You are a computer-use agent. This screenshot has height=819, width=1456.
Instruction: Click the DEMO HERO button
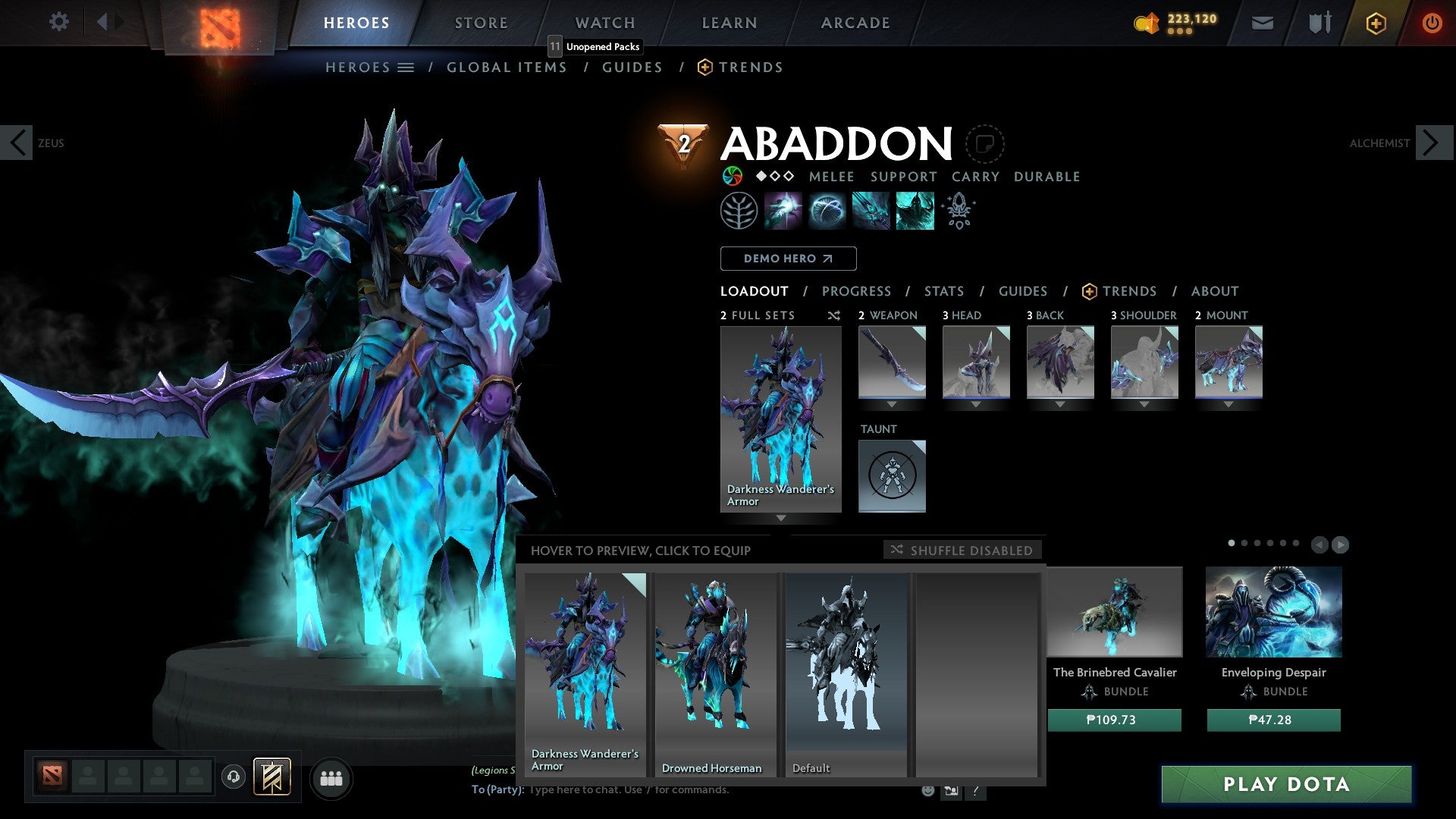point(788,259)
